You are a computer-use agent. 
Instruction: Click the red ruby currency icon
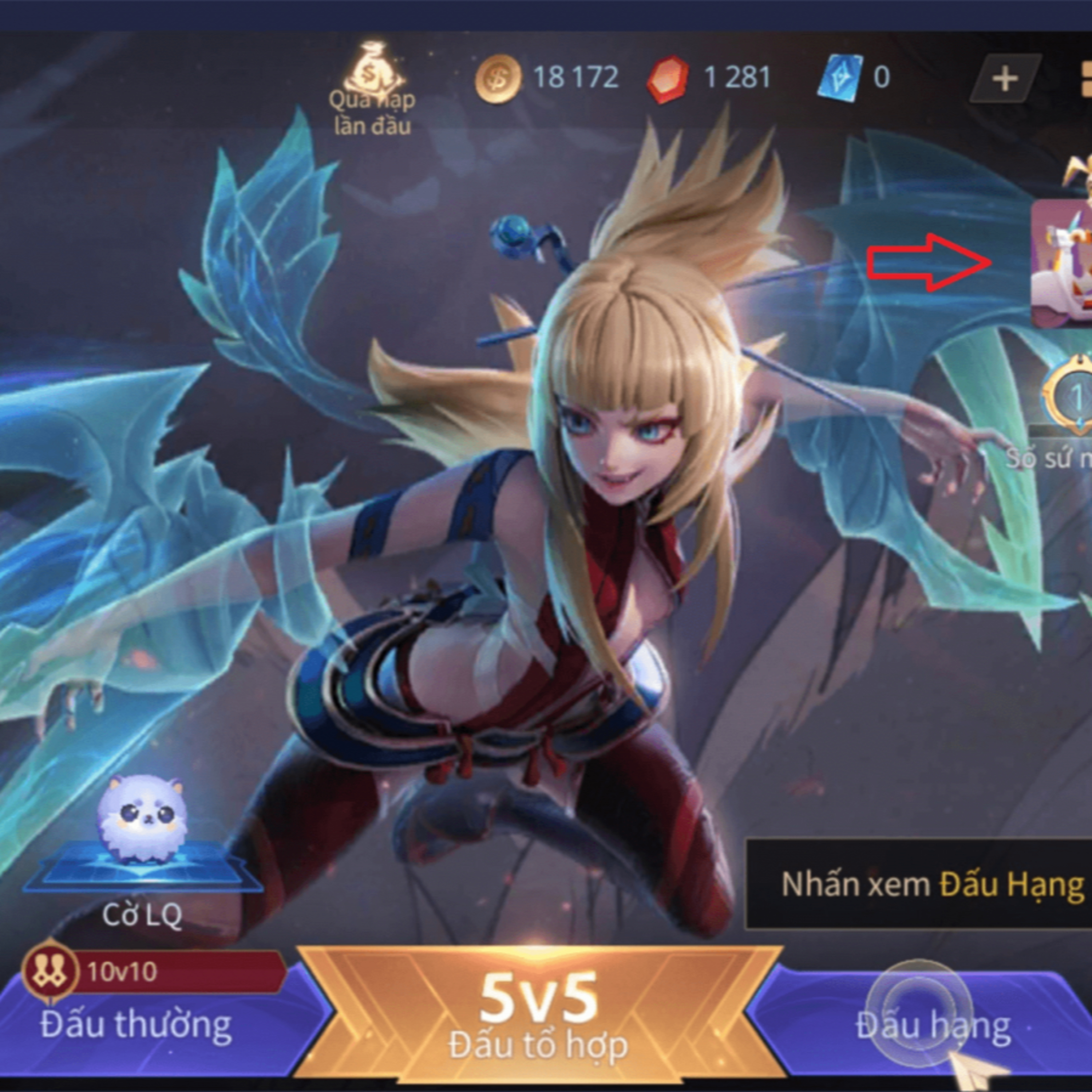point(668,79)
